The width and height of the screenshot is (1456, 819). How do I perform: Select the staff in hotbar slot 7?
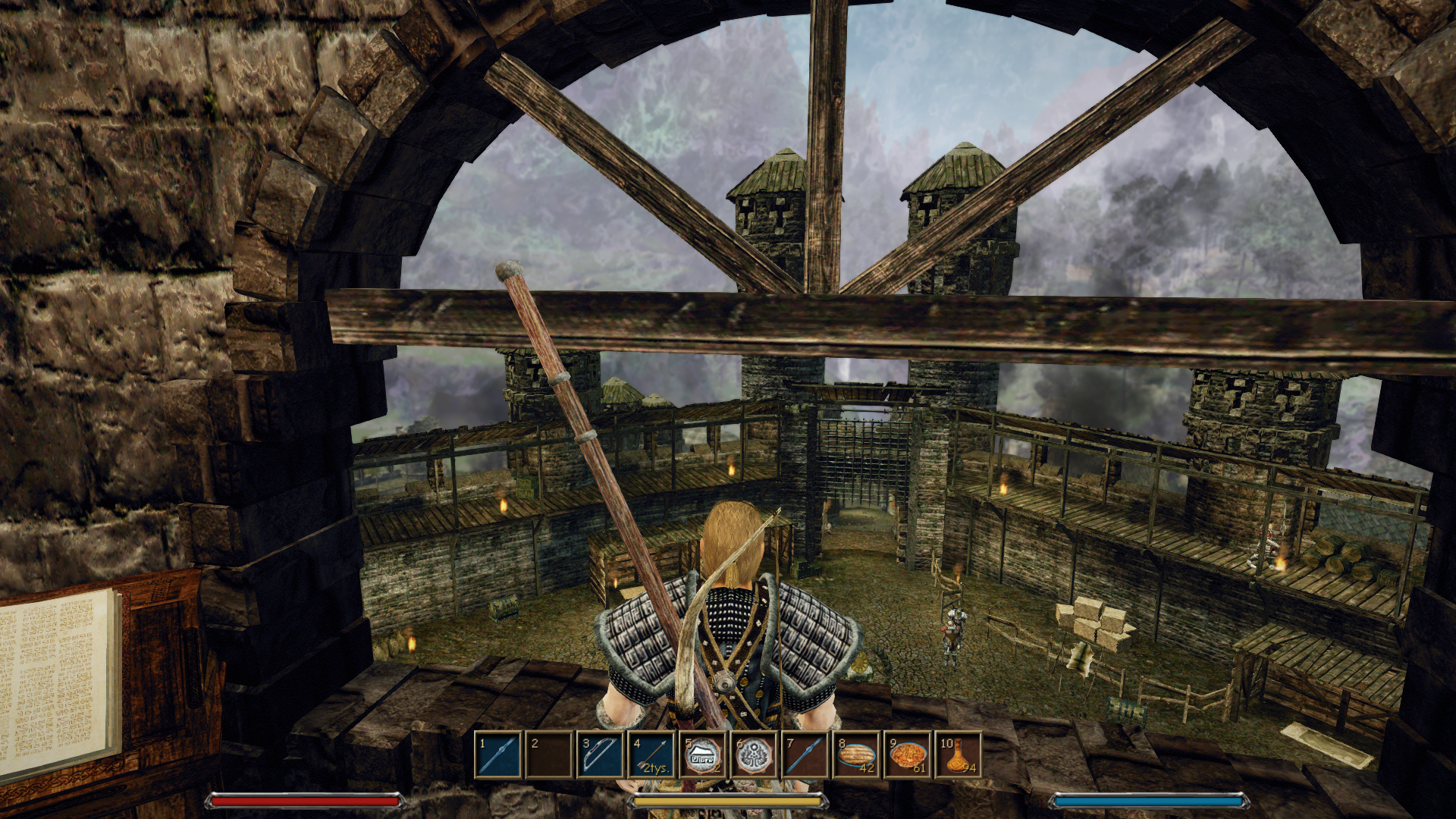click(x=805, y=755)
